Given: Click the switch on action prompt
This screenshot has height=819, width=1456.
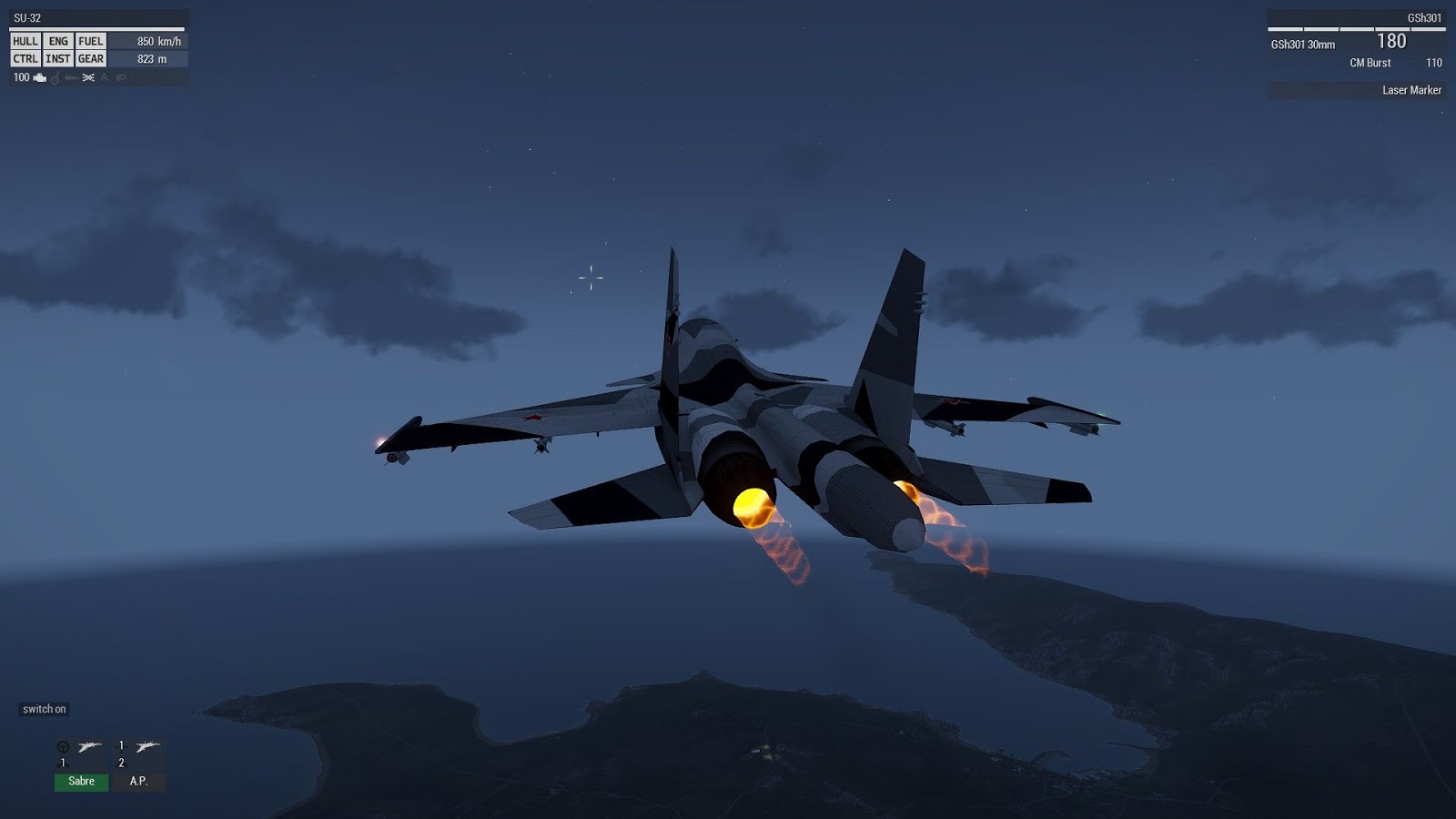Looking at the screenshot, I should click(45, 708).
